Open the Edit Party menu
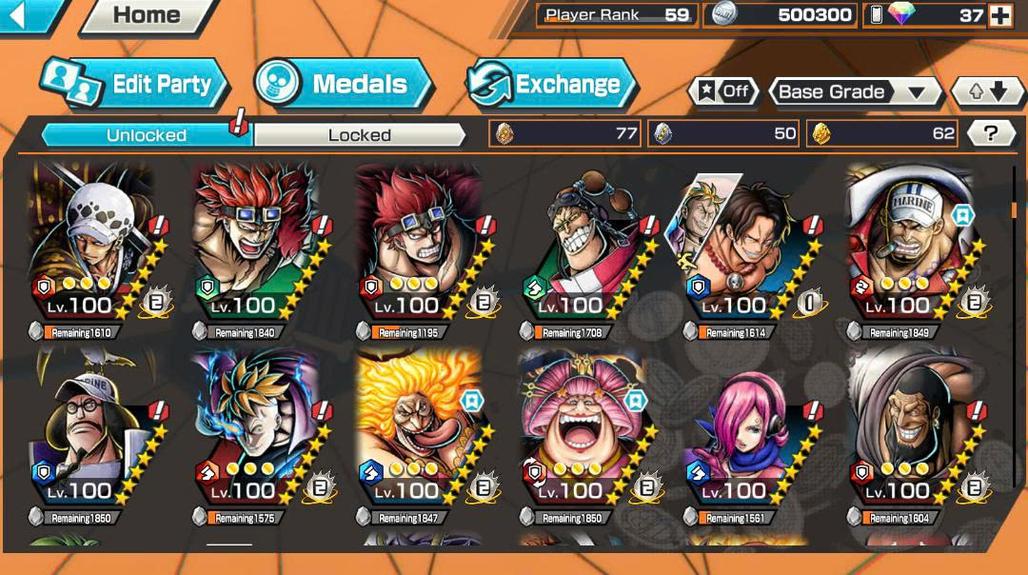Image resolution: width=1028 pixels, height=575 pixels. point(135,84)
